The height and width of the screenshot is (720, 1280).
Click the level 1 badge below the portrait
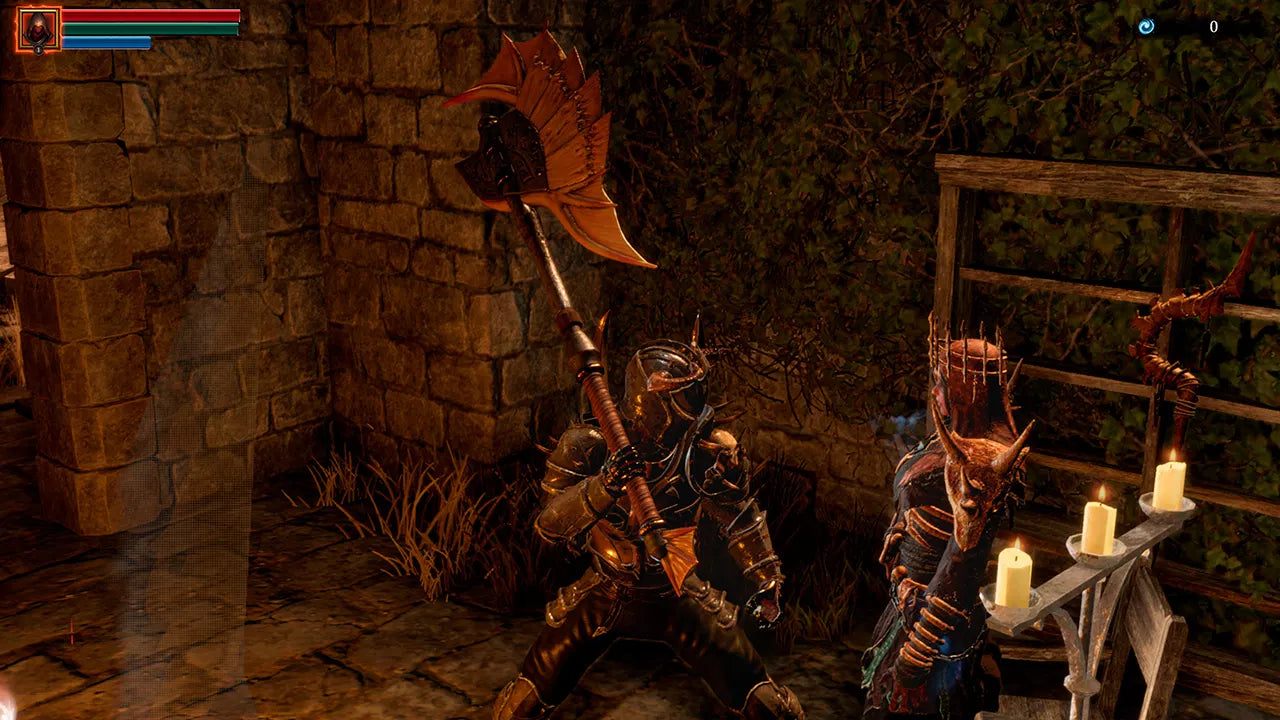38,49
